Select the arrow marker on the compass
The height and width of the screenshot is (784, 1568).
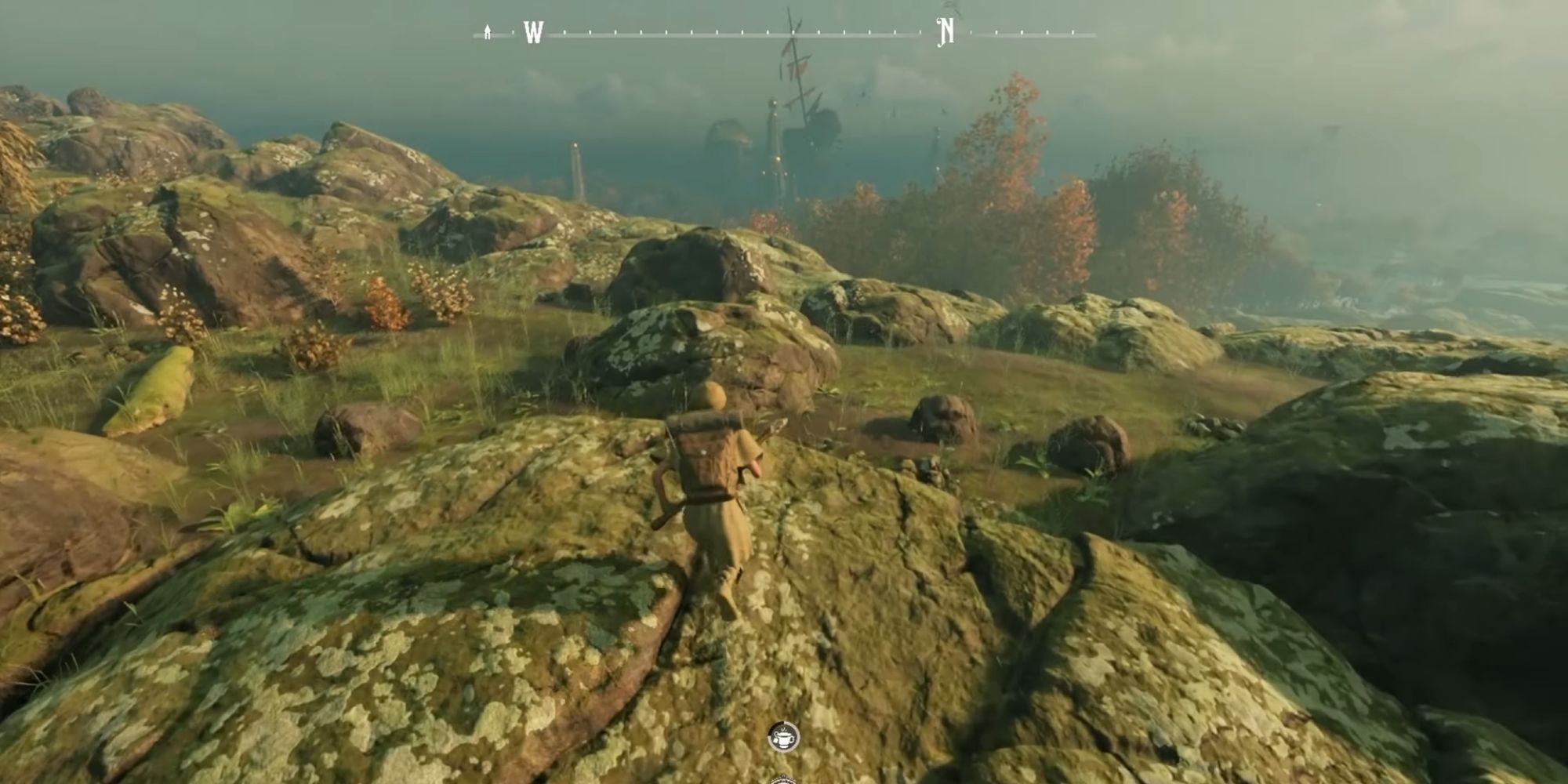click(x=488, y=32)
